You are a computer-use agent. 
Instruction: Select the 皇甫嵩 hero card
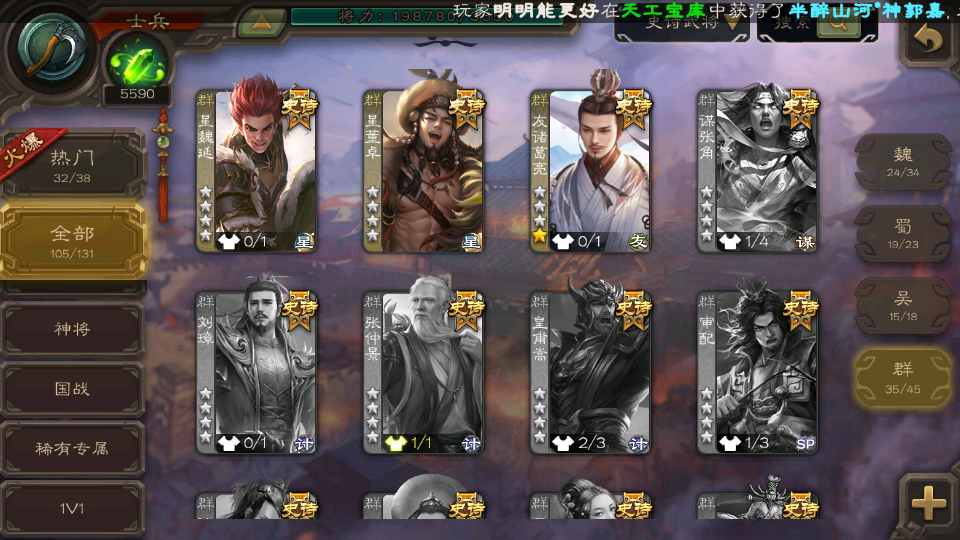coord(591,370)
